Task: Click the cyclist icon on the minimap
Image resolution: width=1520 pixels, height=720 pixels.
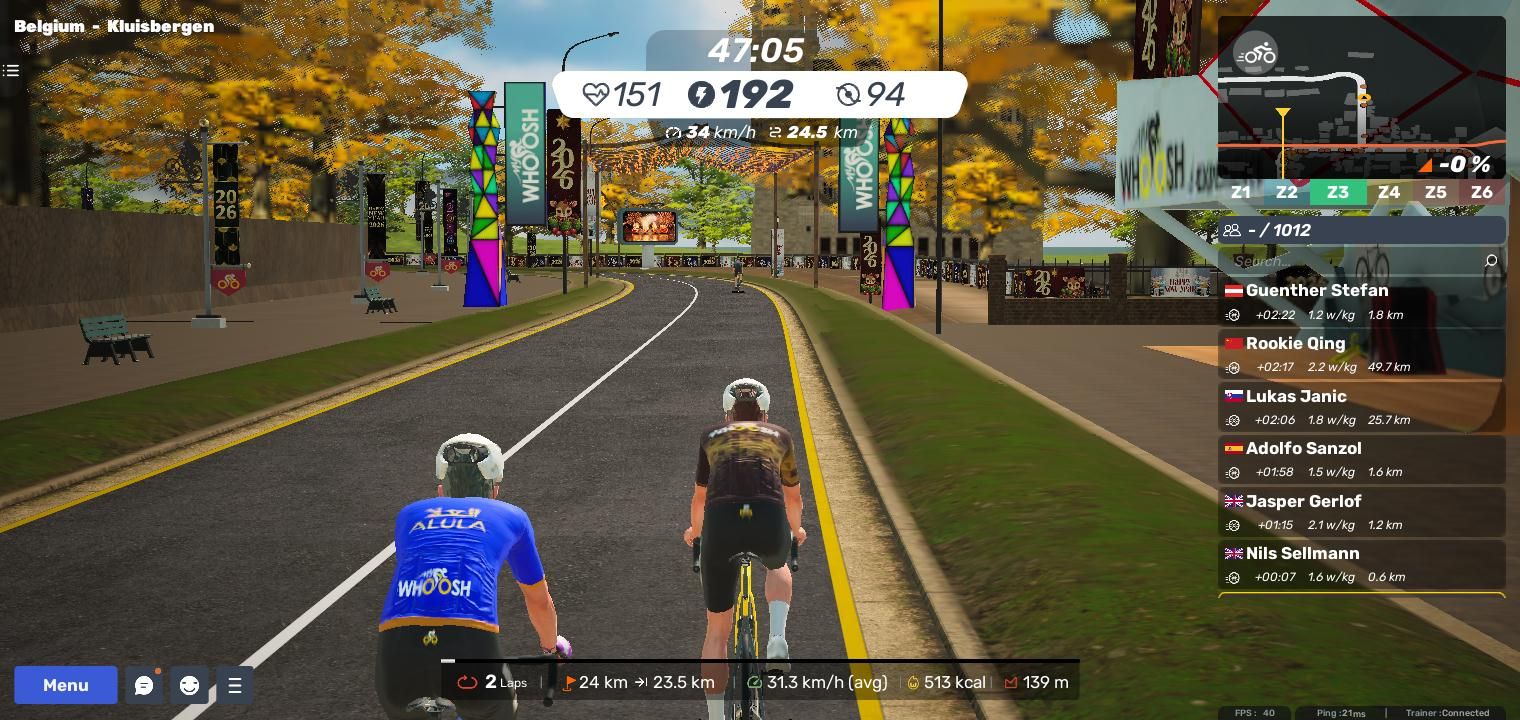Action: pos(1255,54)
